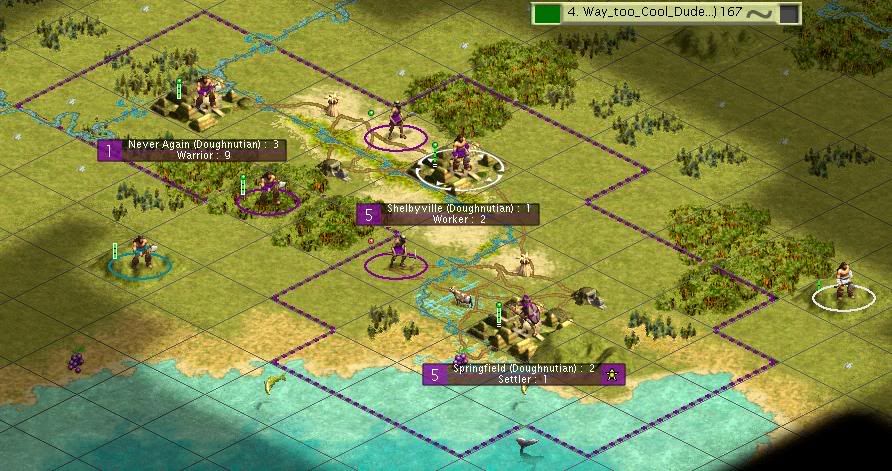Select the active unit with the white ring
892x471 pixels.
[460, 162]
